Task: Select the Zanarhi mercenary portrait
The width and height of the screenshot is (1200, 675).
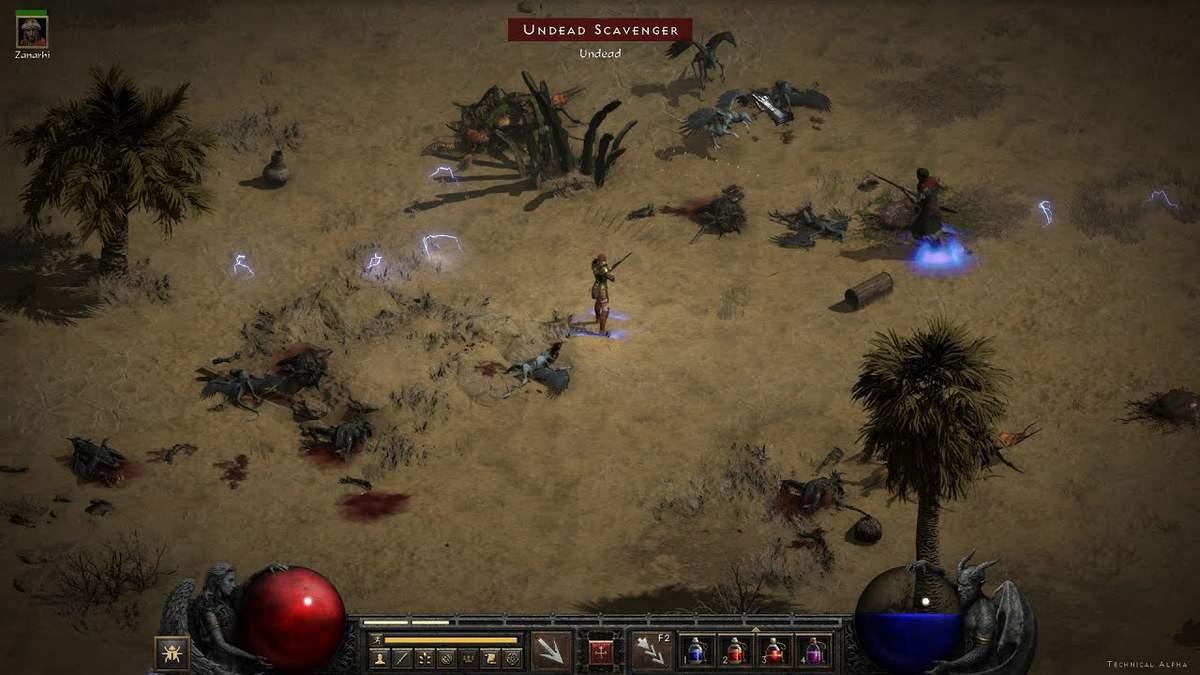Action: (x=32, y=32)
